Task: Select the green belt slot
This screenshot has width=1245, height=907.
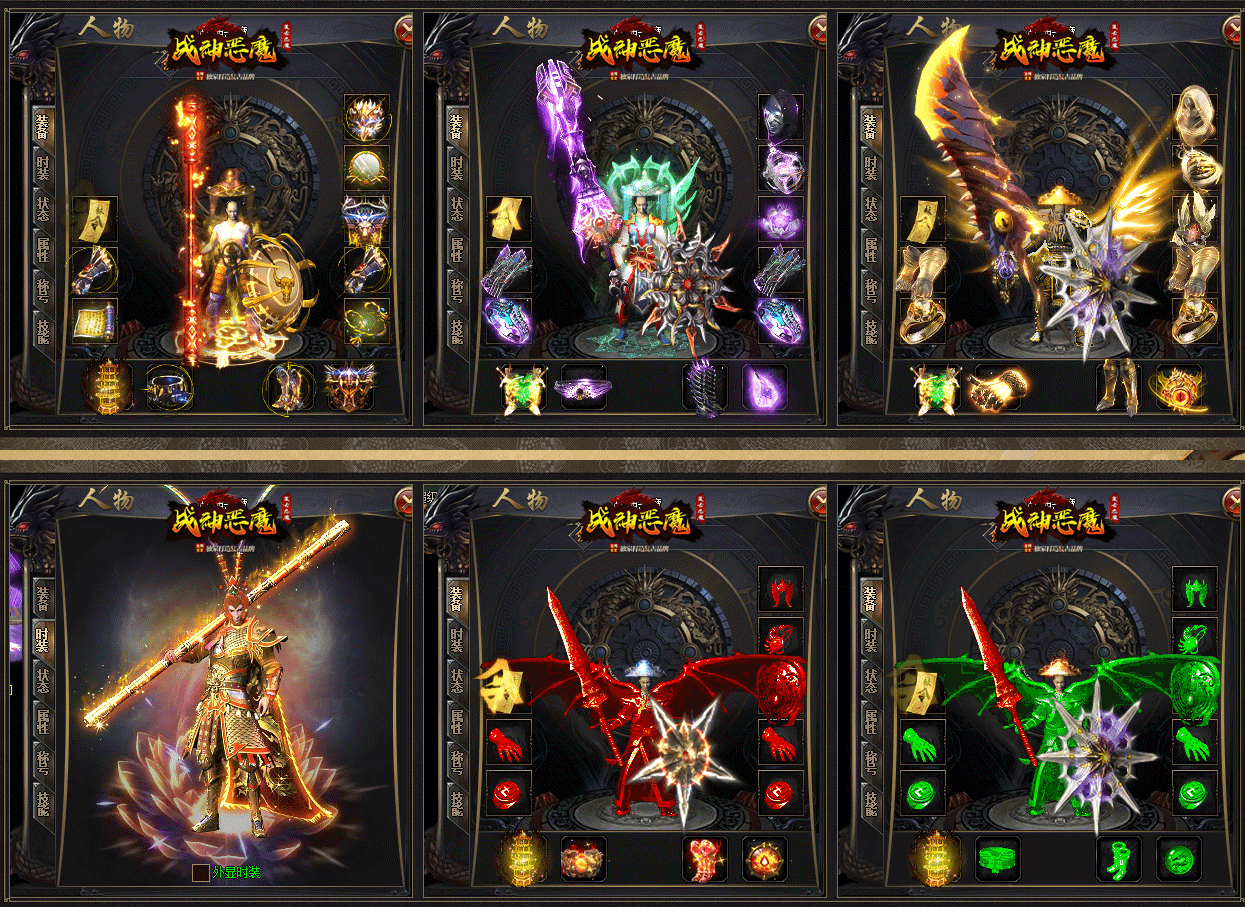Action: click(997, 859)
